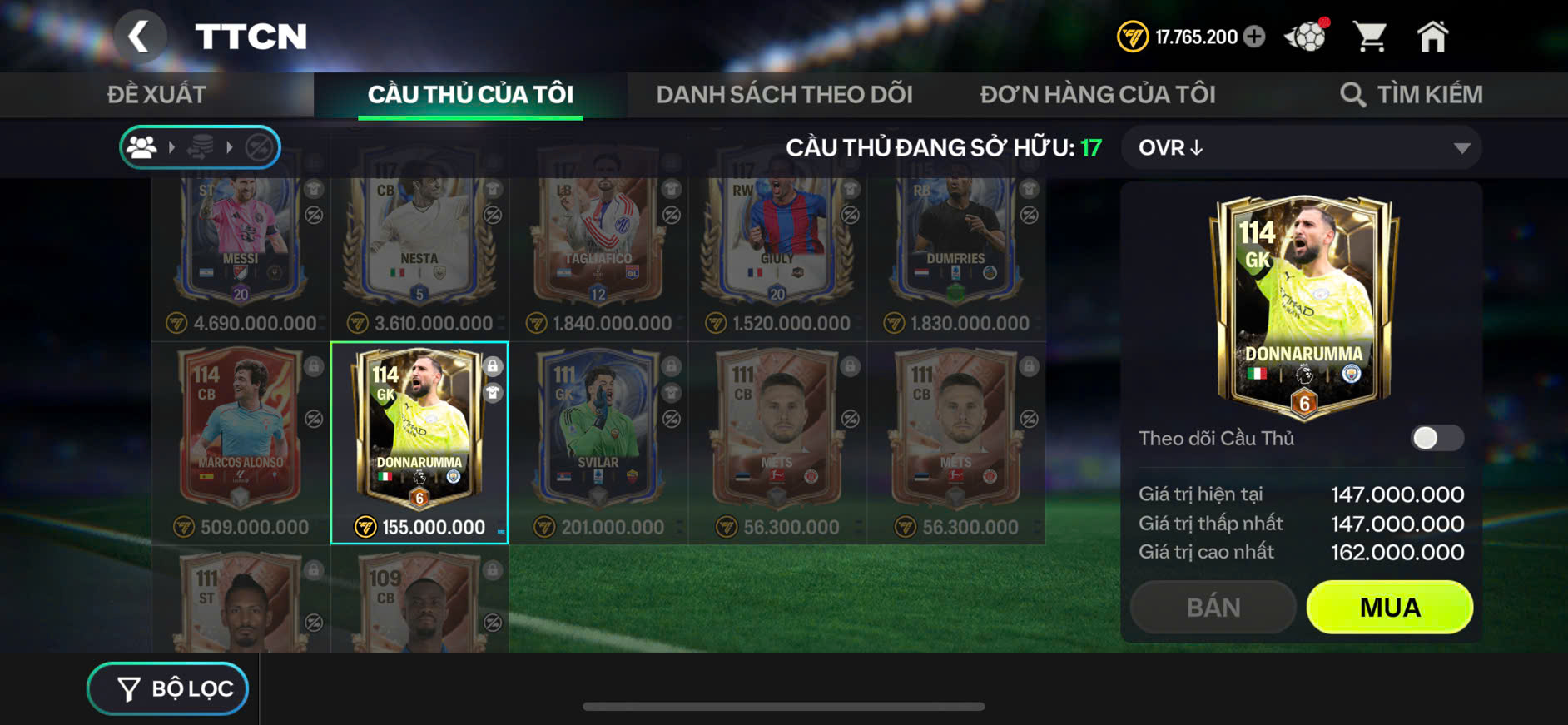
Task: Click the player ownership filter pill
Action: click(x=200, y=148)
